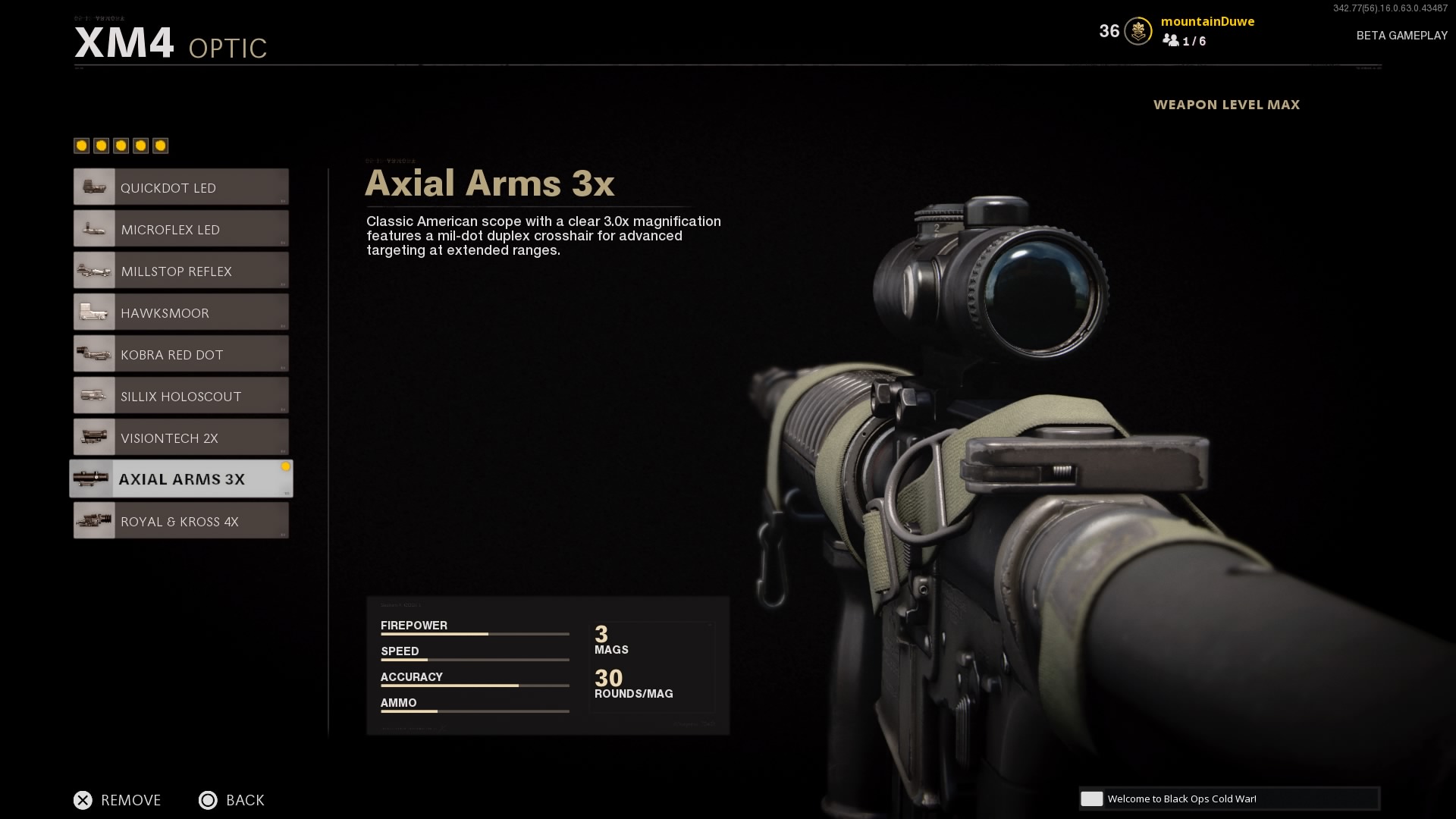The width and height of the screenshot is (1456, 819).
Task: Select the Kobra Red Dot icon
Action: (x=93, y=353)
